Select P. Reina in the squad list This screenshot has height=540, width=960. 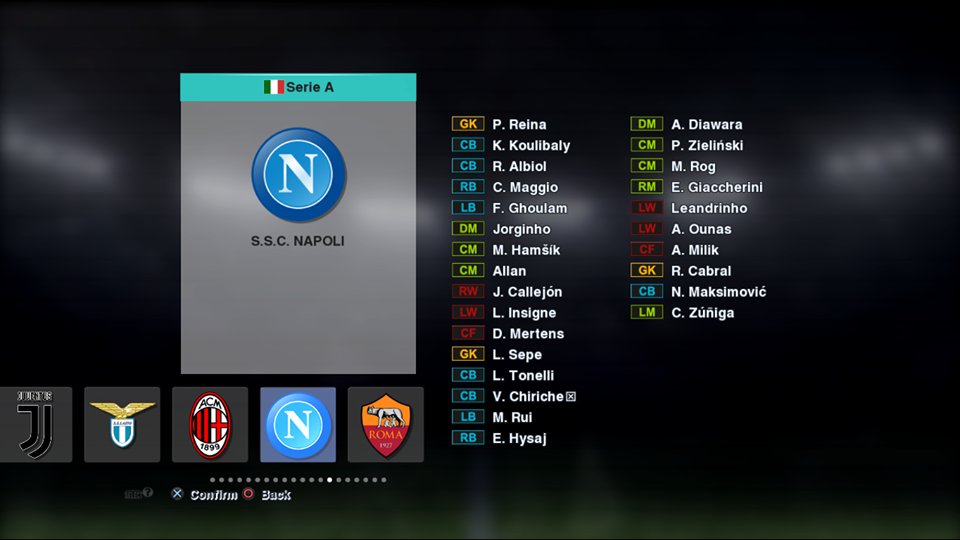point(519,125)
